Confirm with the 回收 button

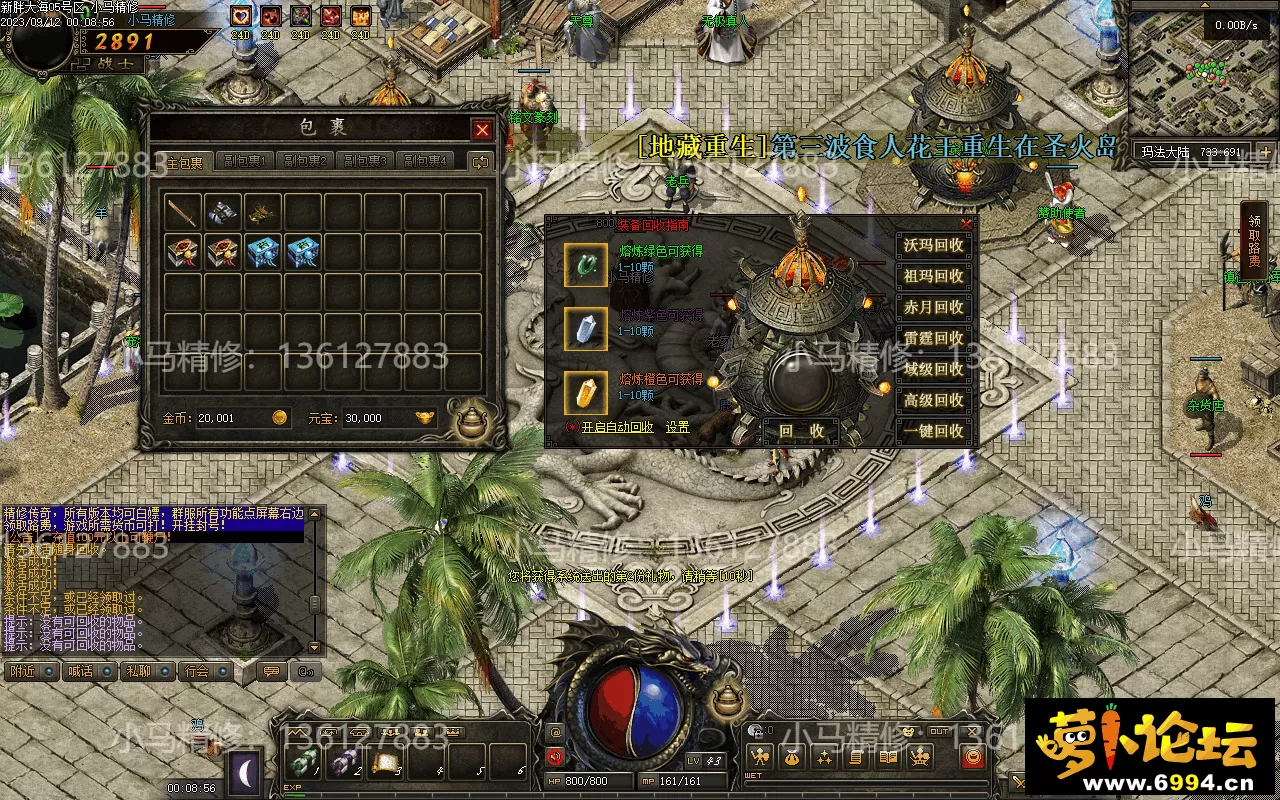click(x=800, y=431)
